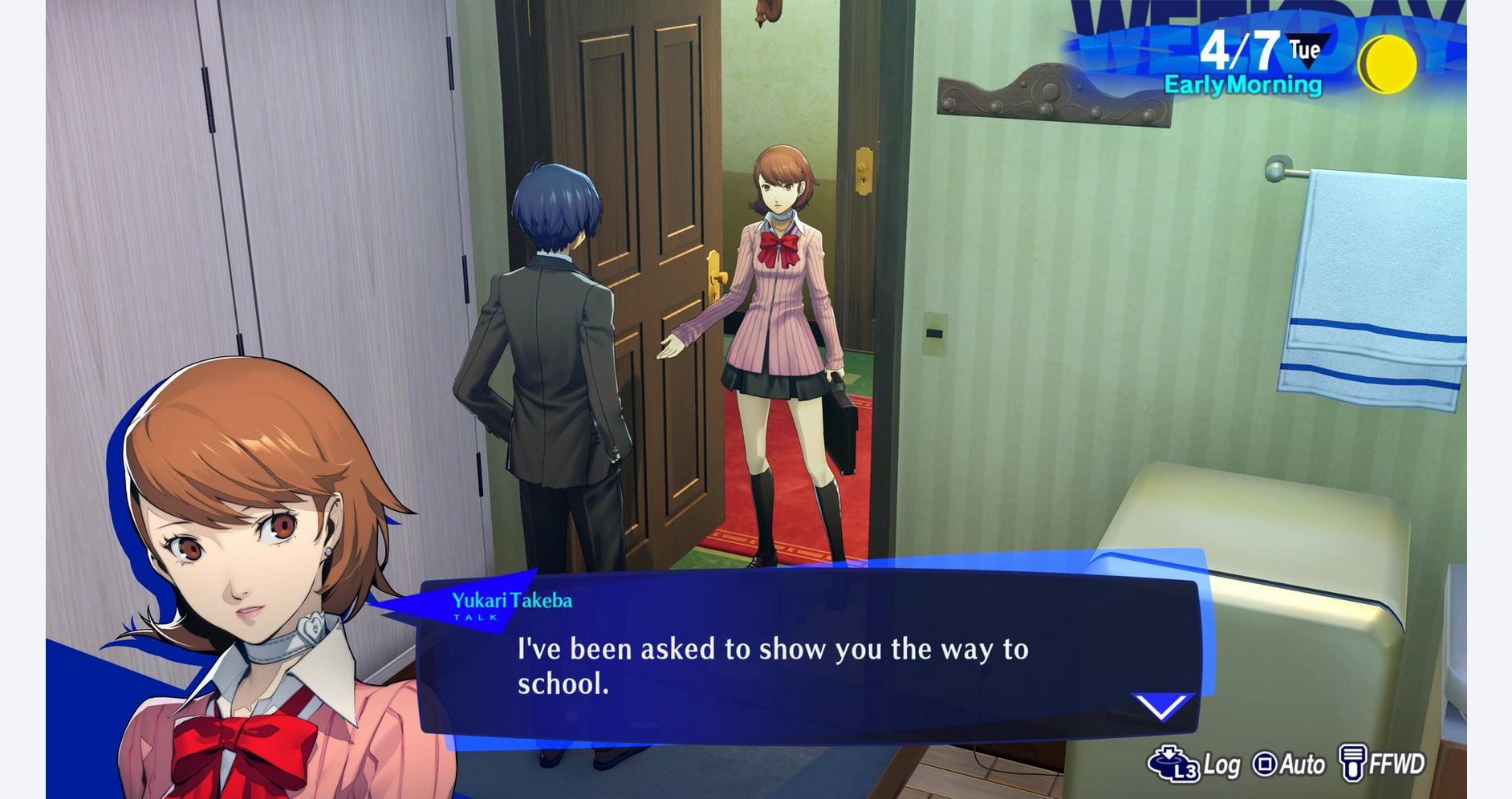
Task: Advance dialogue with the down arrow indicator
Action: click(x=1161, y=706)
